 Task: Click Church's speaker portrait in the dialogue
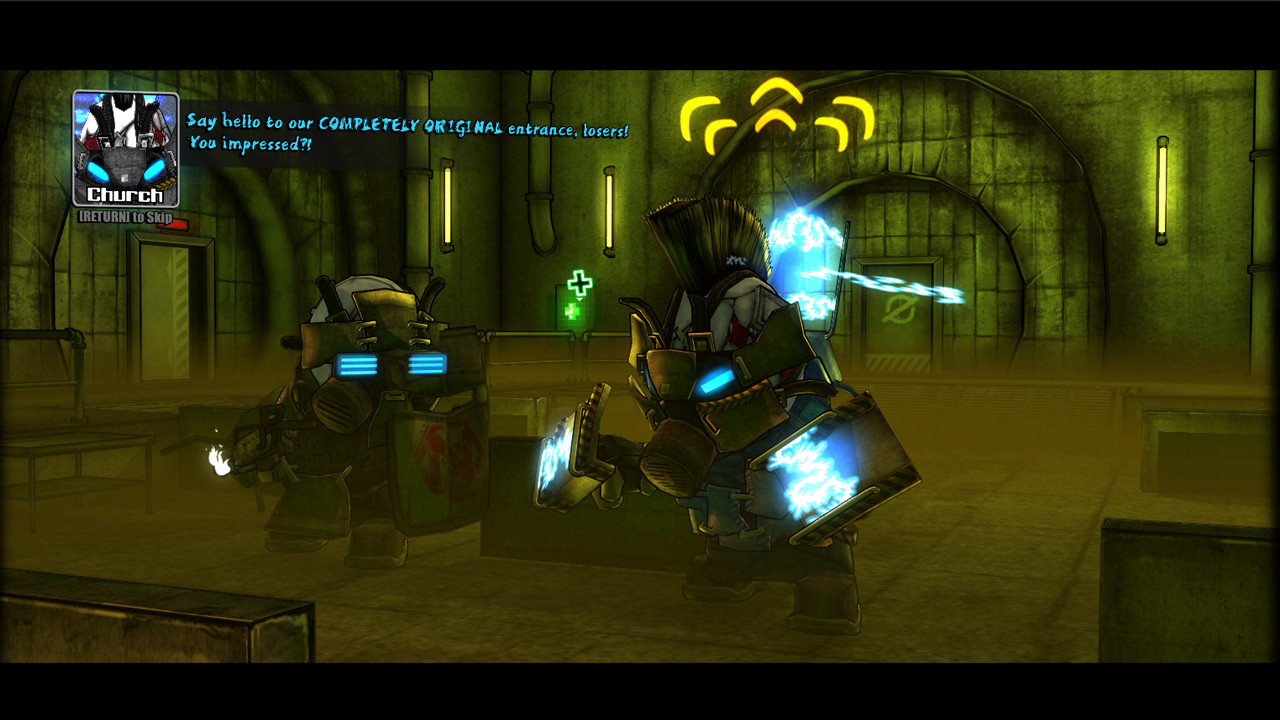click(126, 148)
